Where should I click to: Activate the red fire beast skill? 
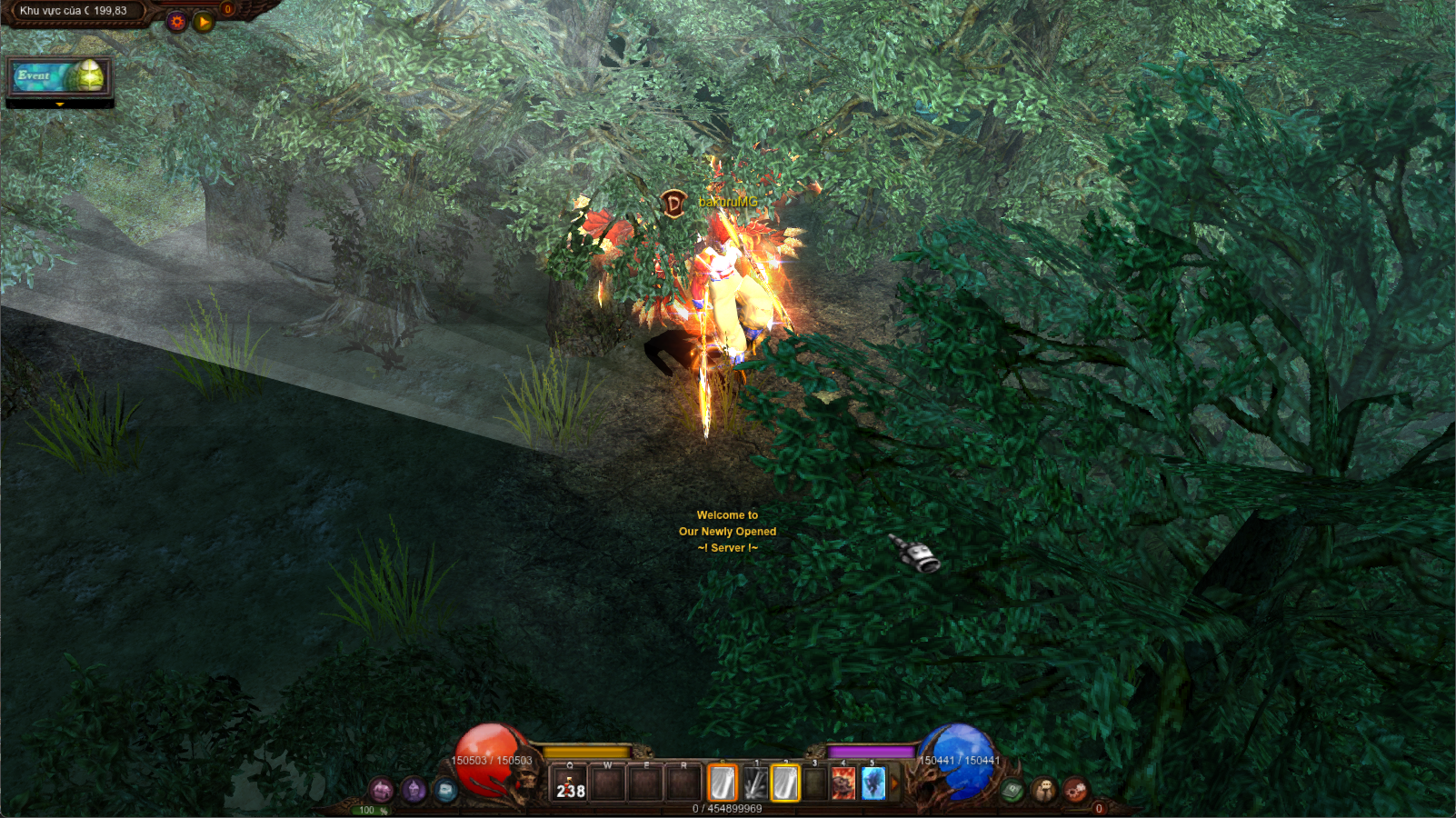coord(843,783)
